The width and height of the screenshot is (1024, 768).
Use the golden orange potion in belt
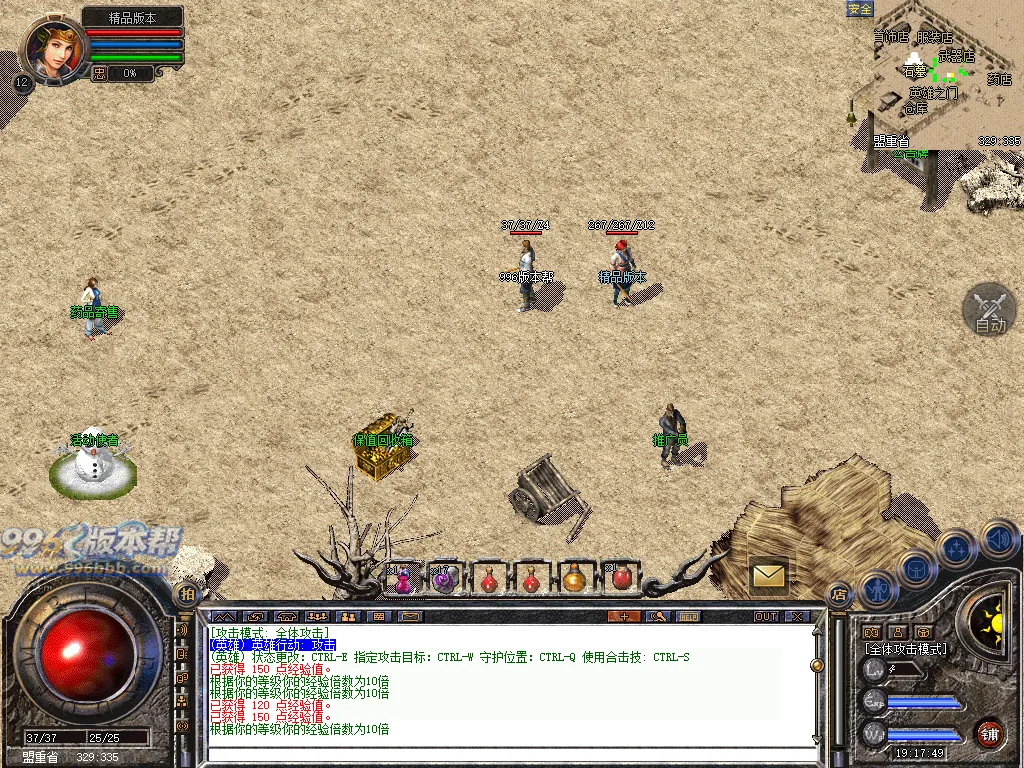click(x=574, y=578)
